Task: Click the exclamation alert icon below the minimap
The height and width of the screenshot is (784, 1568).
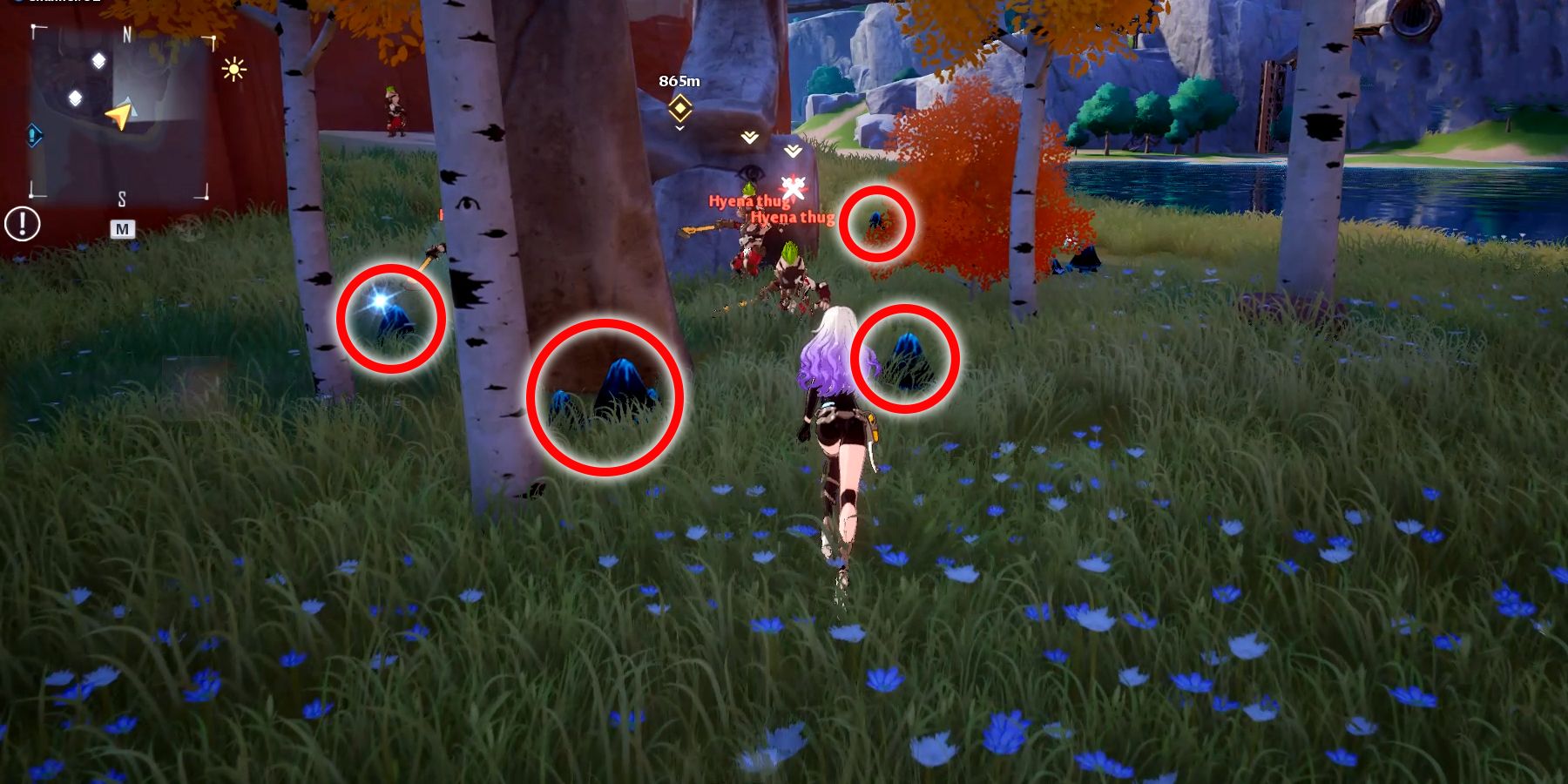Action: (21, 225)
